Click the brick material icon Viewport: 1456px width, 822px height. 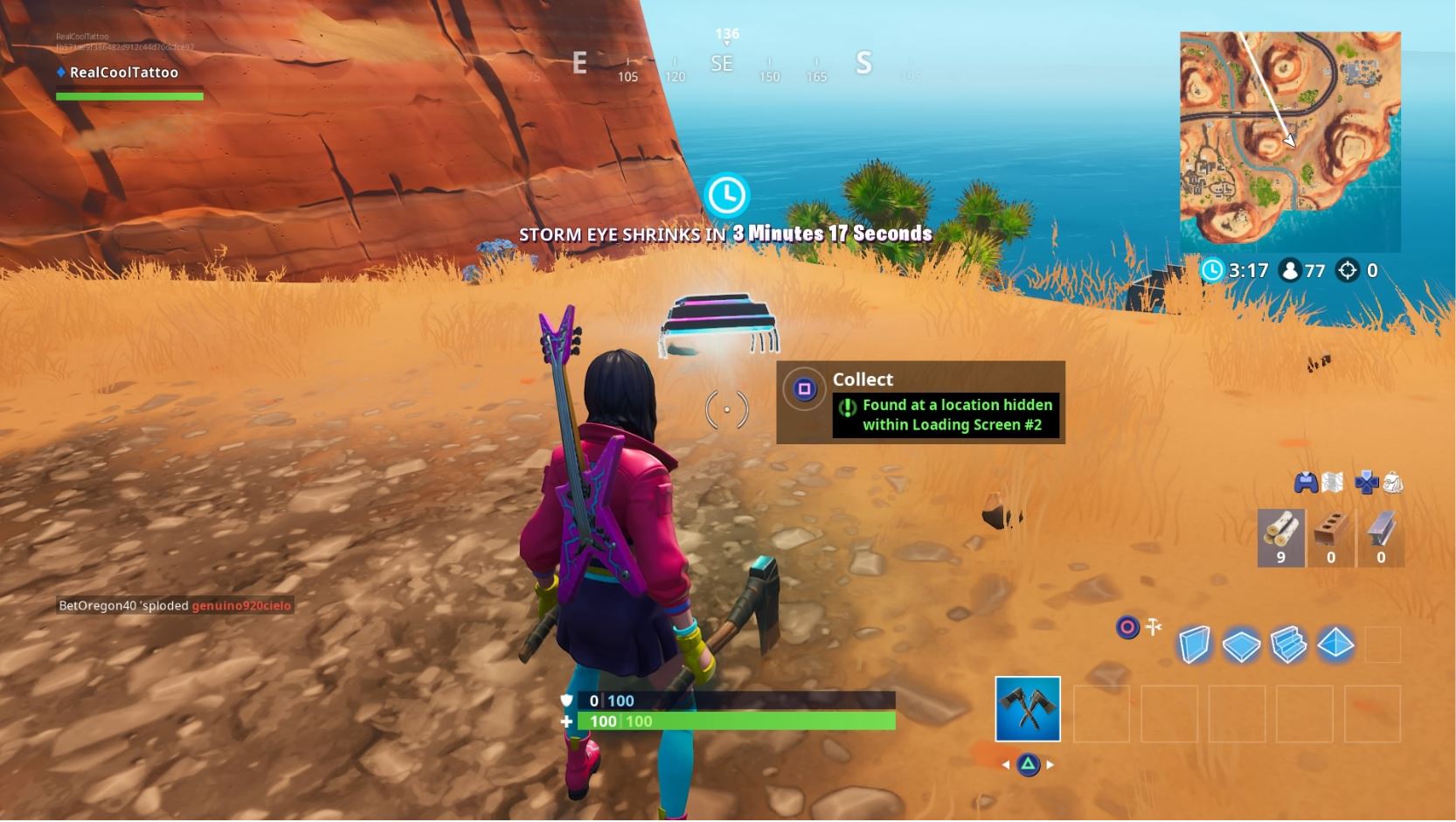tap(1330, 536)
